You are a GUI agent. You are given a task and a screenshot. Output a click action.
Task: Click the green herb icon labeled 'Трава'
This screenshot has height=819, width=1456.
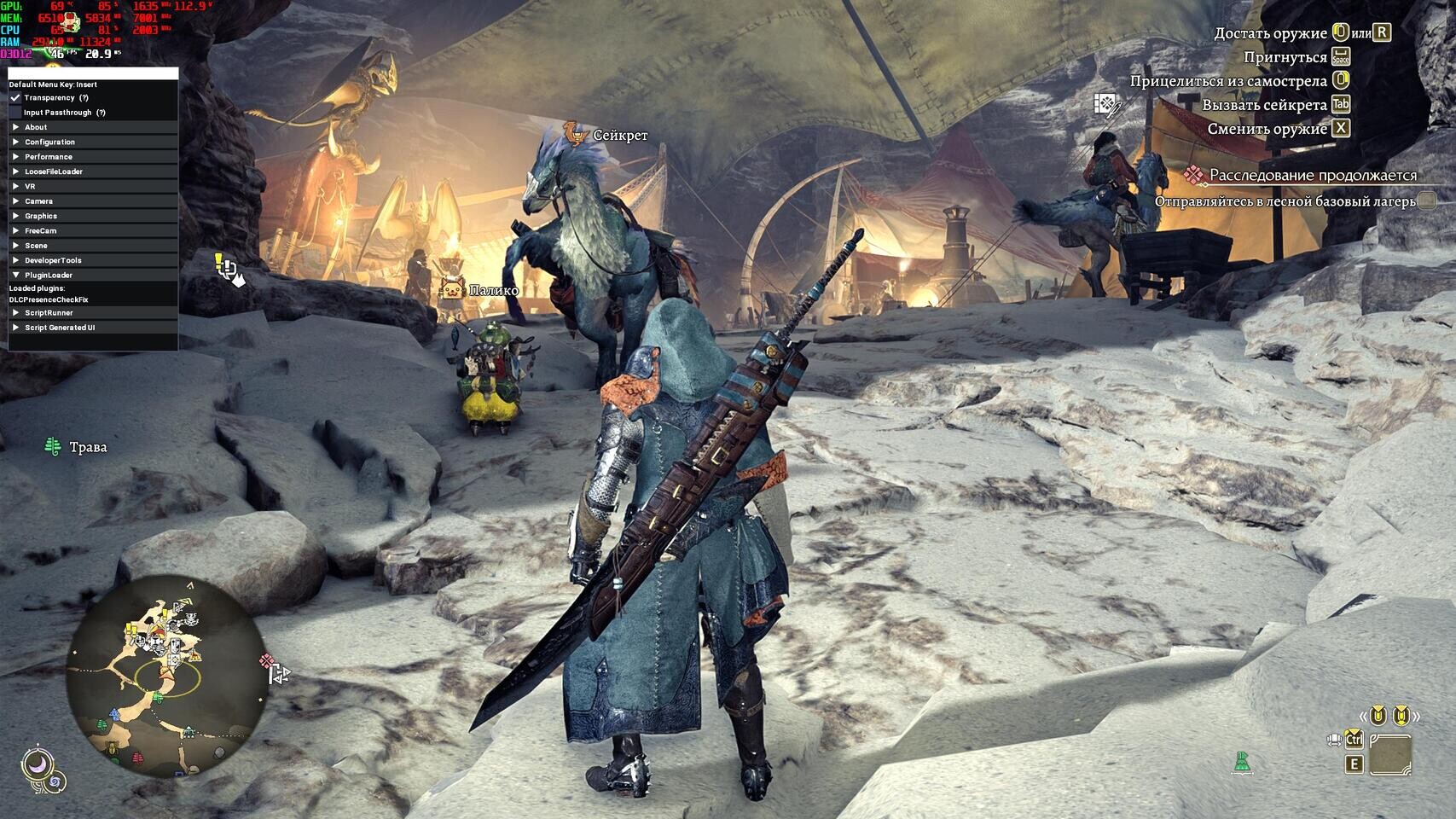[53, 444]
